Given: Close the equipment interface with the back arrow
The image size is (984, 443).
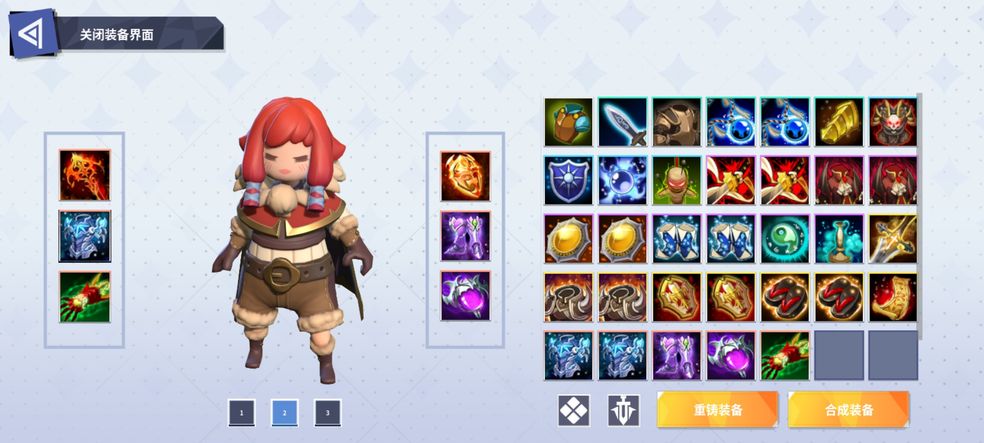Looking at the screenshot, I should click(31, 34).
